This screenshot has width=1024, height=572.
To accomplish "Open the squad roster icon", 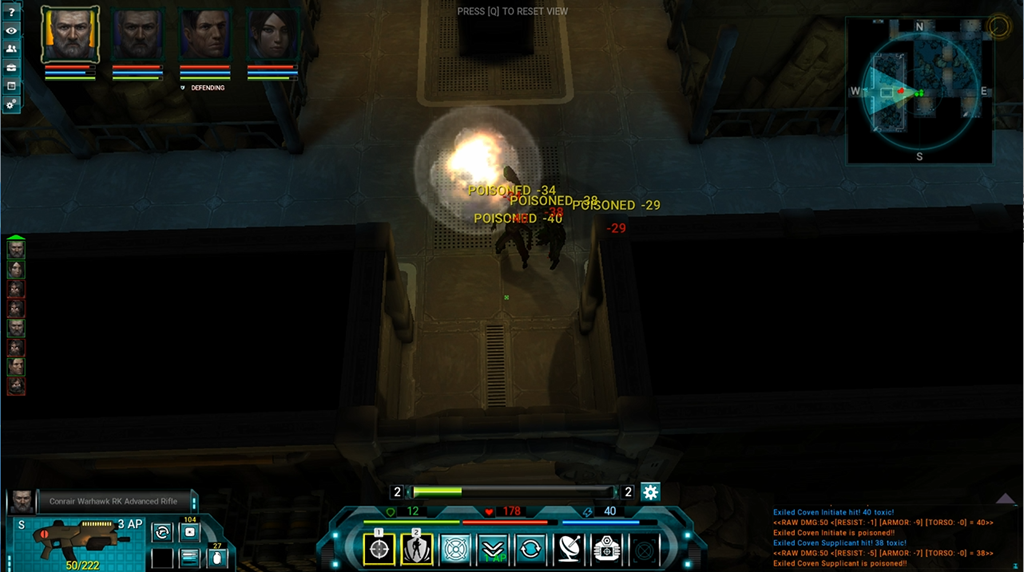I will point(11,49).
